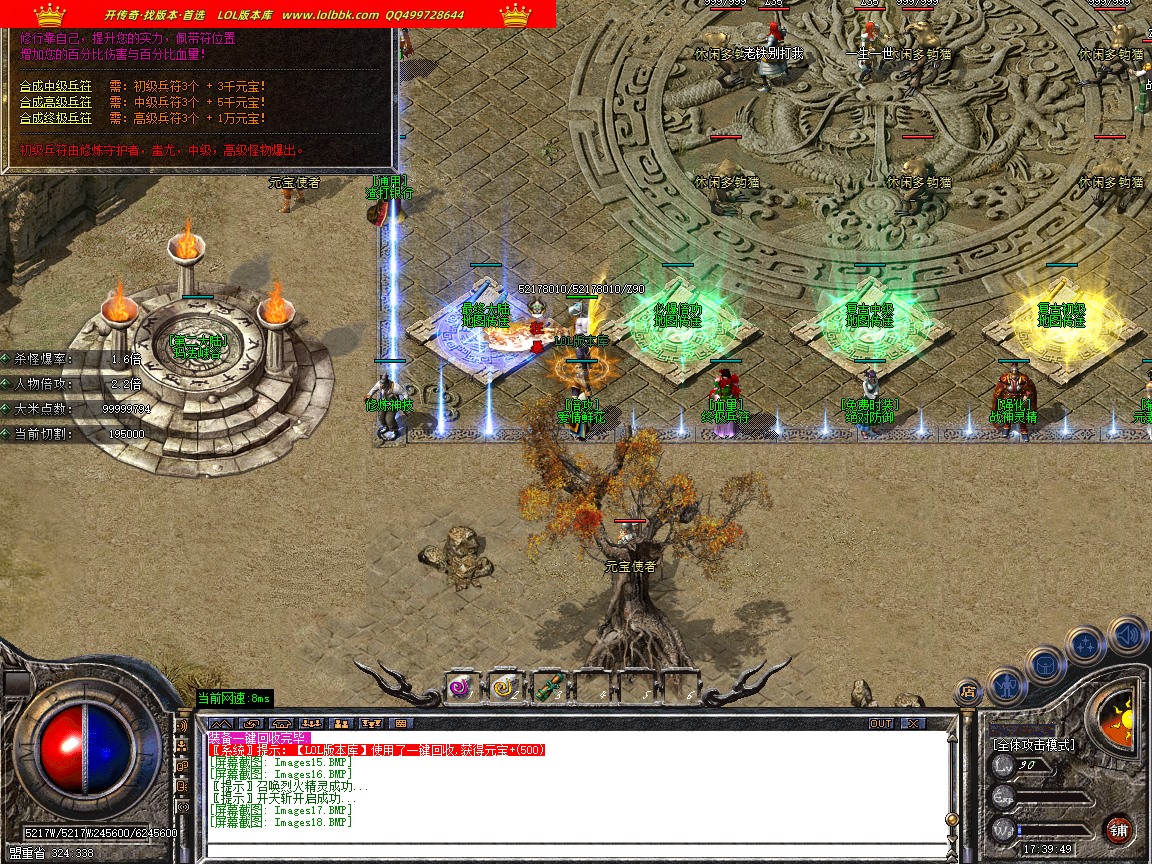Click the mountain-shaped first chat toolbar button
The height and width of the screenshot is (864, 1152).
click(221, 723)
